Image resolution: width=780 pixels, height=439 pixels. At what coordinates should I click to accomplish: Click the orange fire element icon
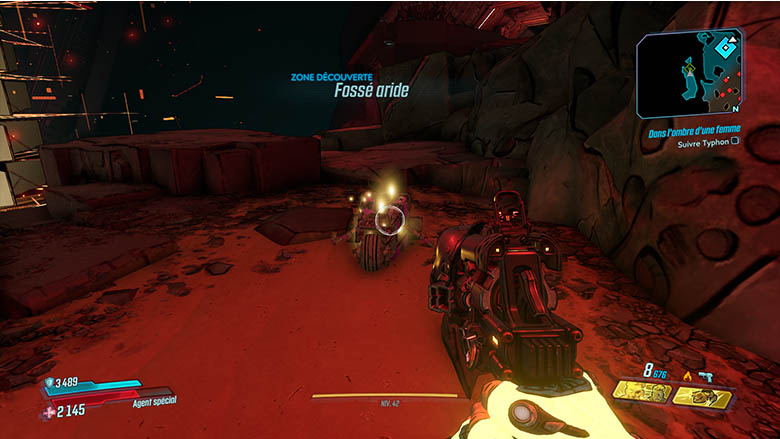[687, 376]
